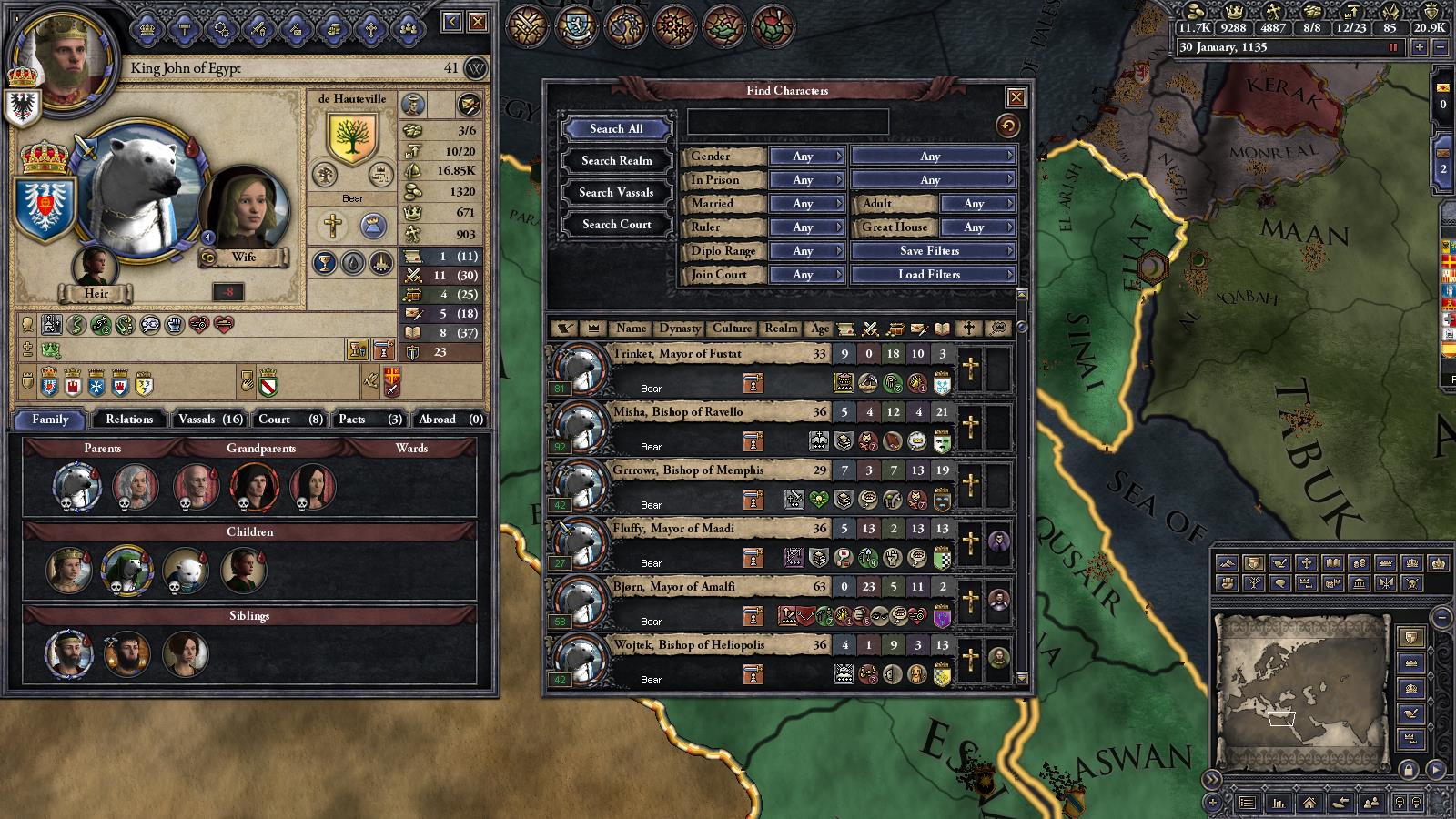Open the Gender filter dropdown

(806, 157)
